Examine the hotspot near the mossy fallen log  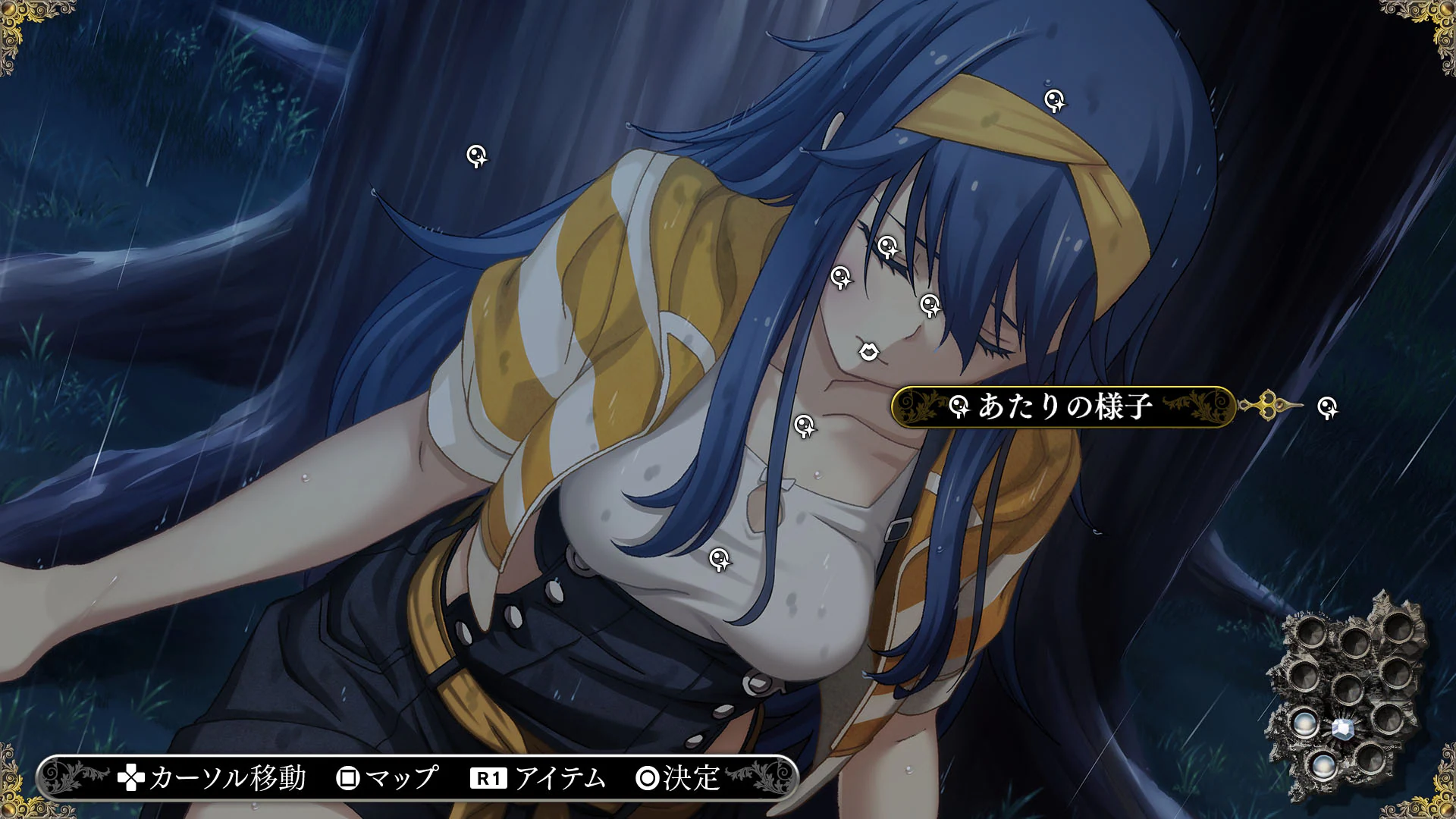coord(476,155)
